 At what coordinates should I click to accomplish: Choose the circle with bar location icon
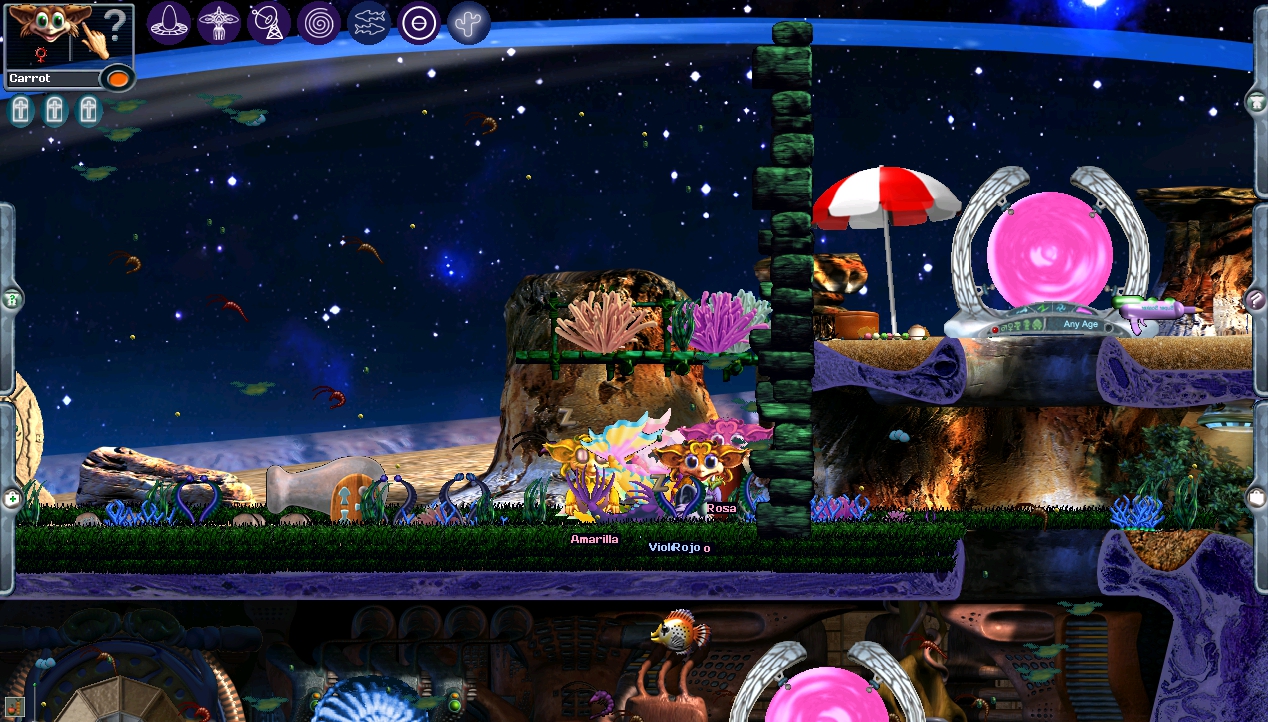coord(419,22)
